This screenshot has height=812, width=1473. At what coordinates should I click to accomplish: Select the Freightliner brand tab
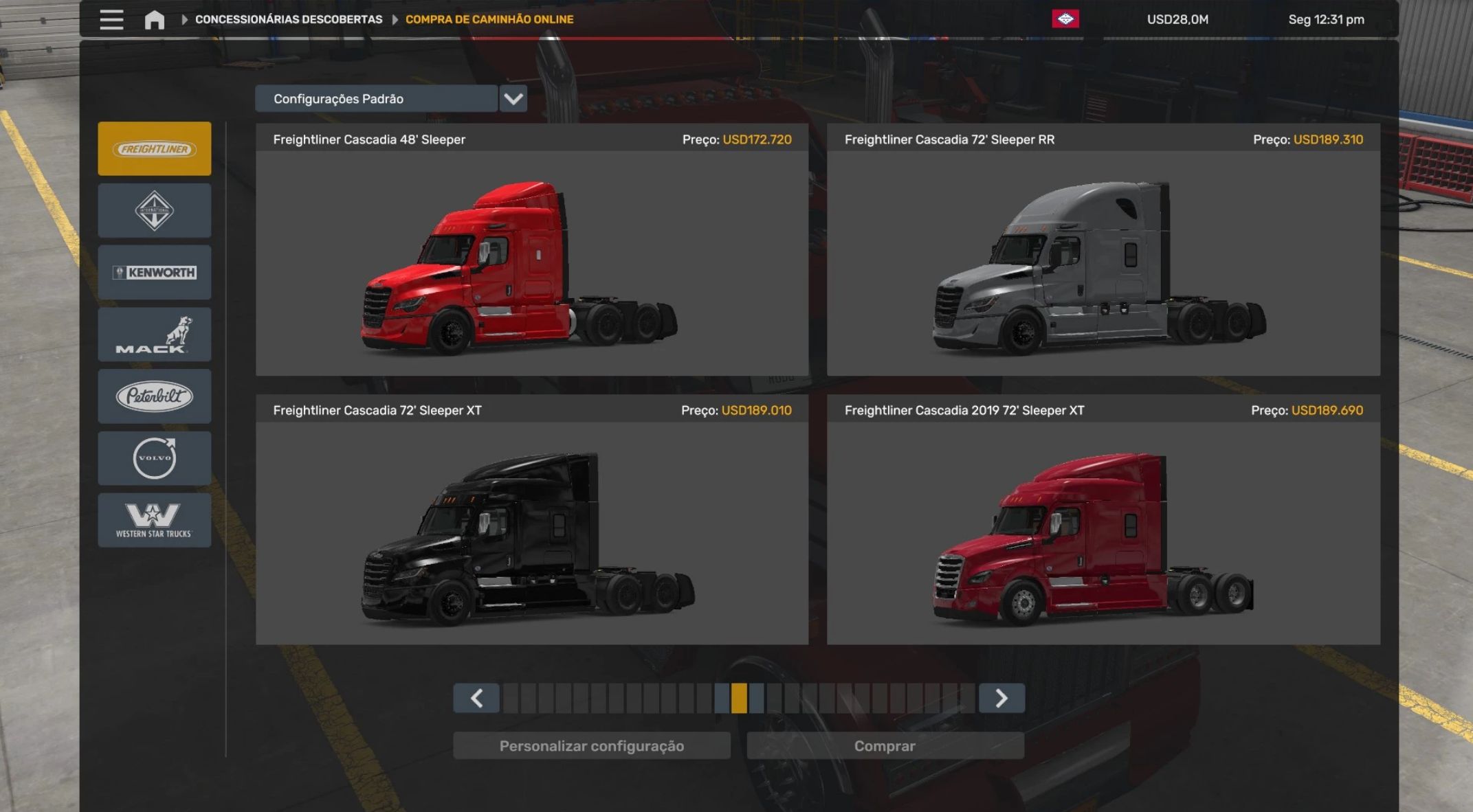pyautogui.click(x=155, y=149)
